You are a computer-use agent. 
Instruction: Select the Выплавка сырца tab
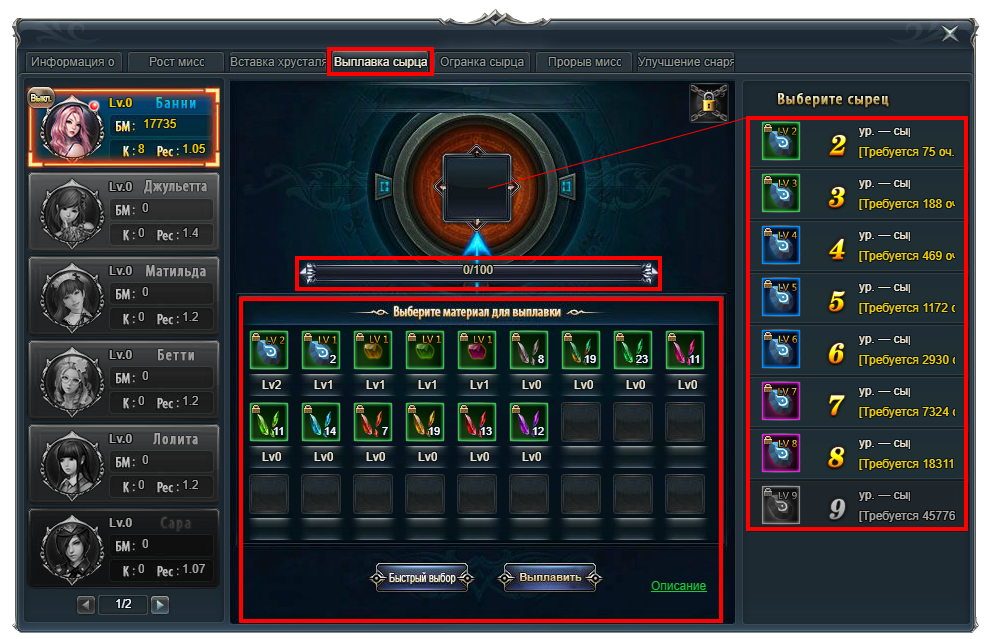[380, 62]
